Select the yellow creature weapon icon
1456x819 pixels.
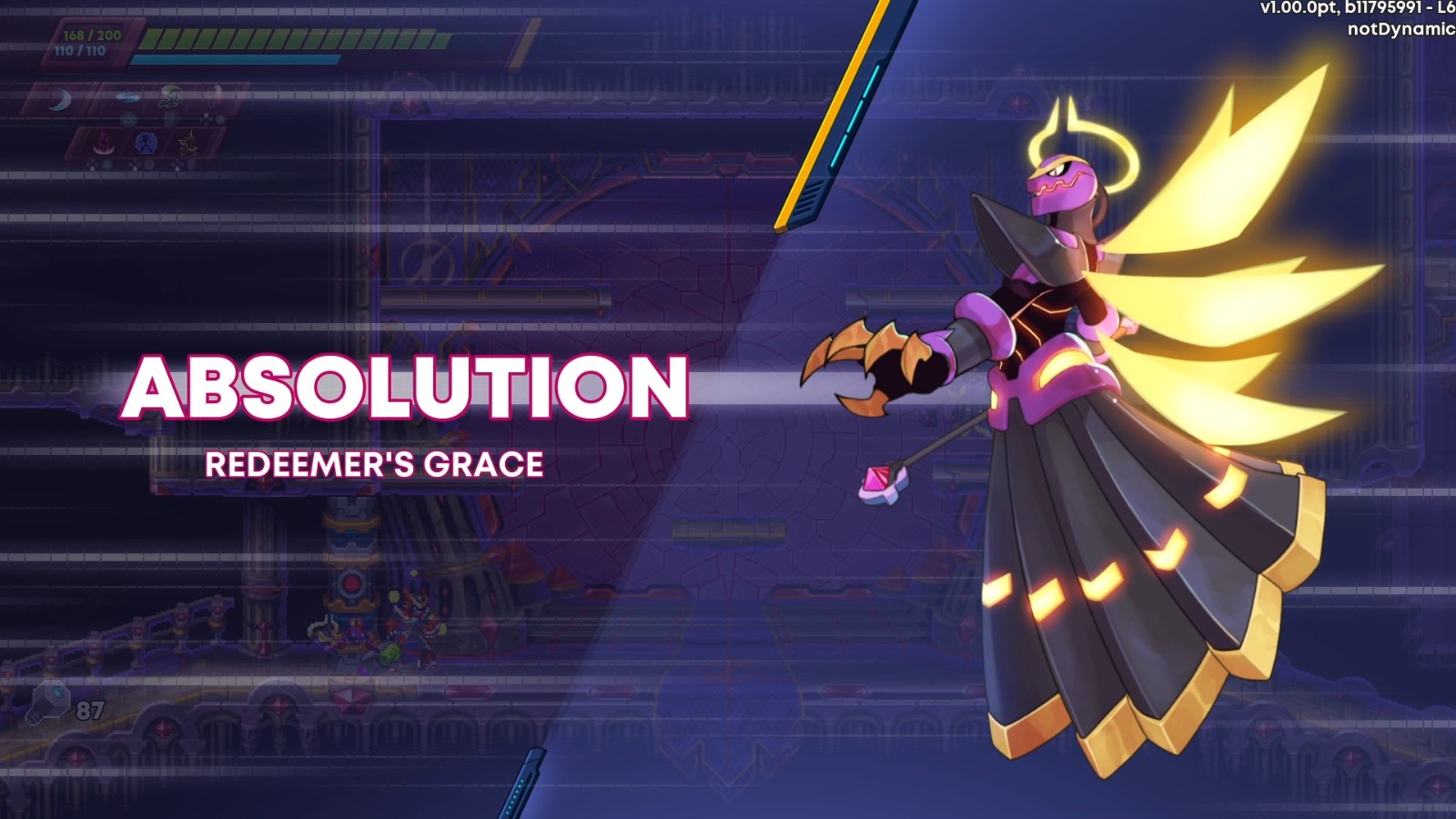pyautogui.click(x=171, y=96)
